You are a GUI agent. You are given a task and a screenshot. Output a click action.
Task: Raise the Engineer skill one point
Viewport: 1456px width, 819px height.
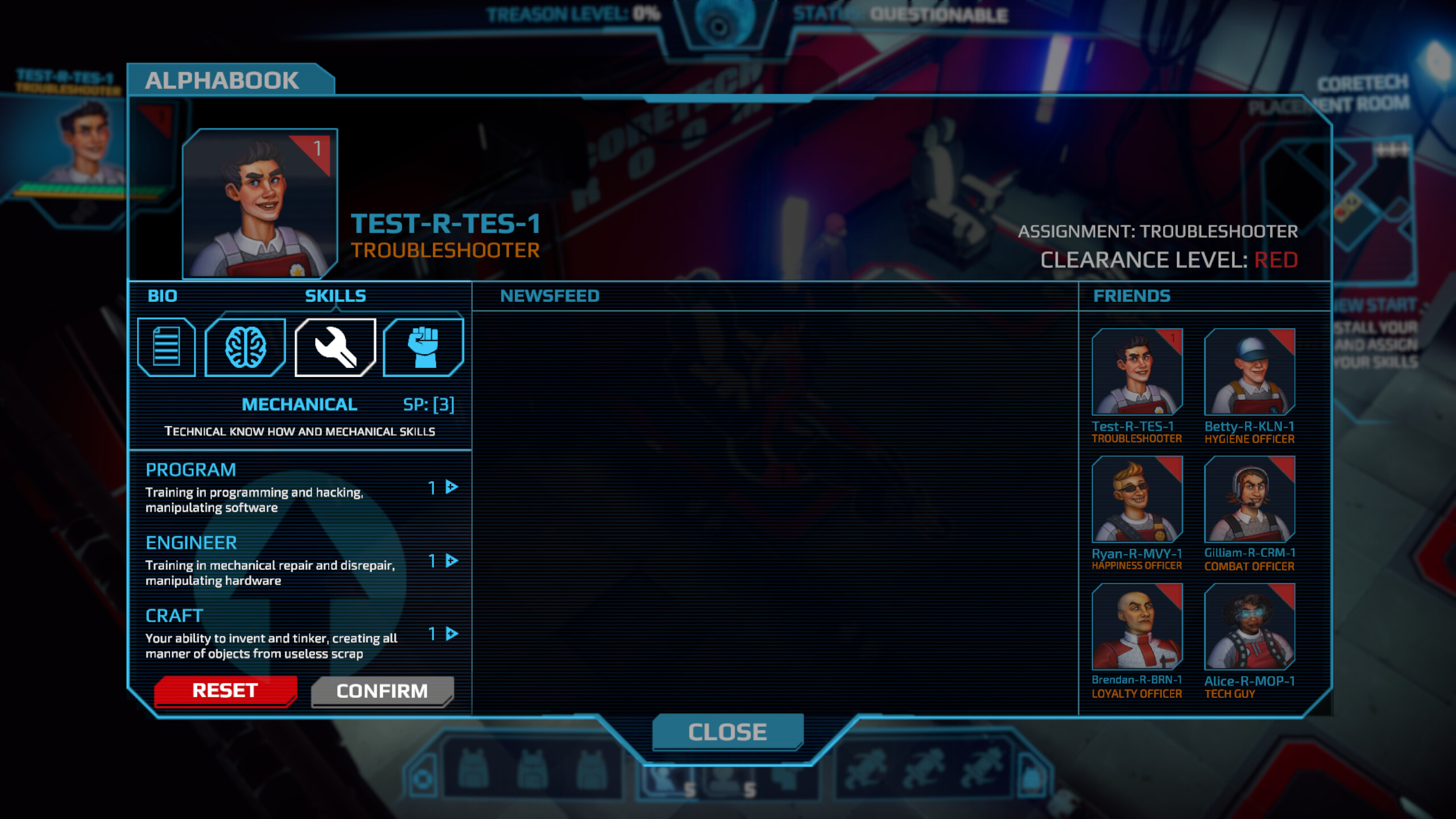click(449, 560)
